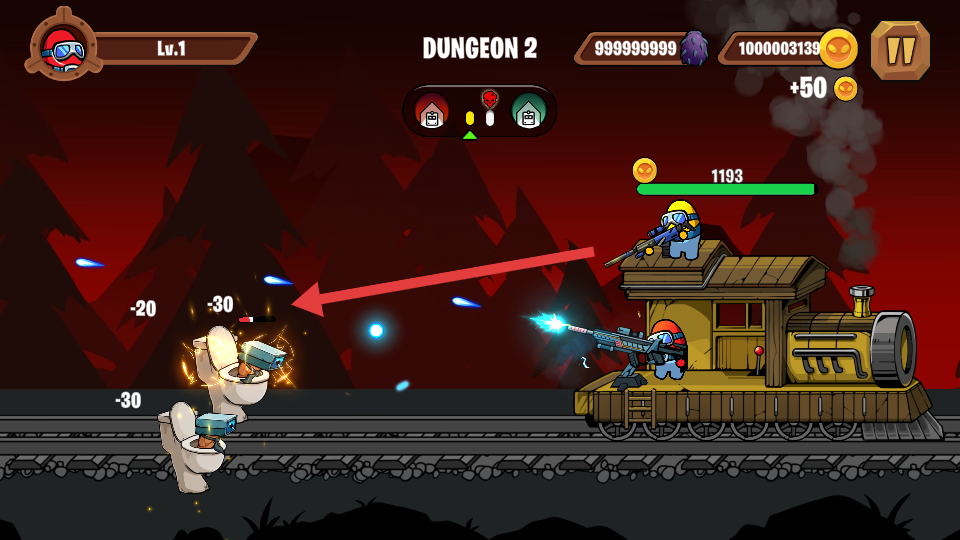Pause the game with the pause button
960x540 pixels.
pos(900,50)
